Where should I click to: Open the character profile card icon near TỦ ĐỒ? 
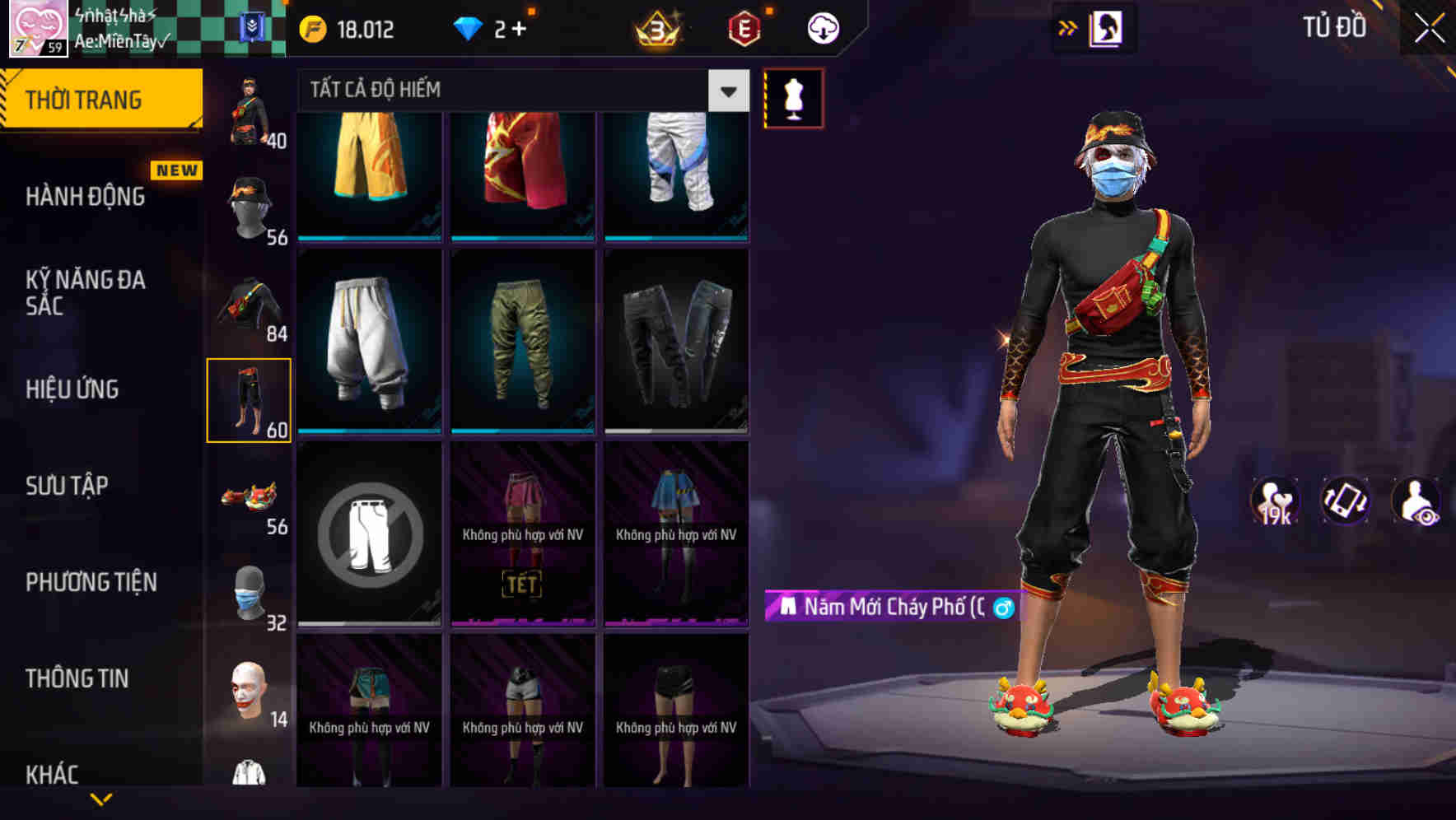1108,27
